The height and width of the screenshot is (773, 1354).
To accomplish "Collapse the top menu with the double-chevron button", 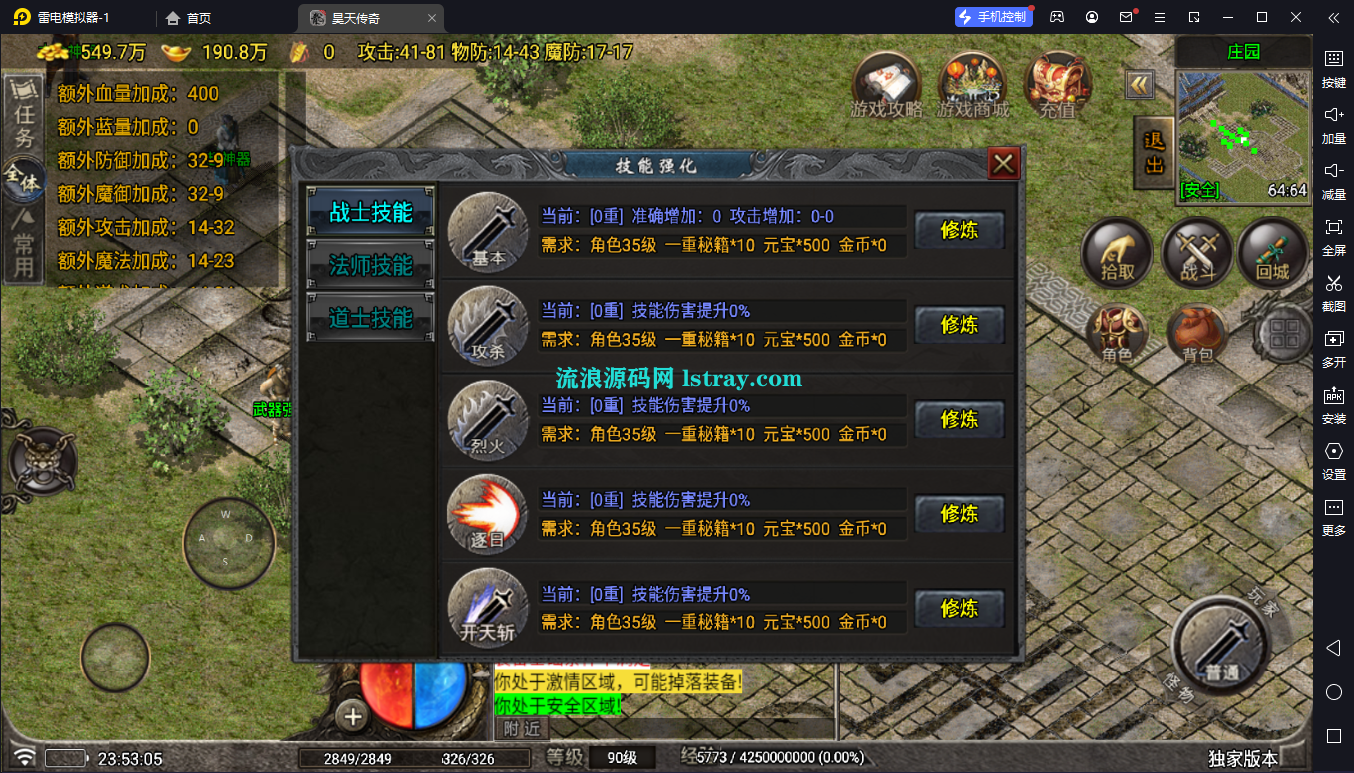I will [1139, 84].
